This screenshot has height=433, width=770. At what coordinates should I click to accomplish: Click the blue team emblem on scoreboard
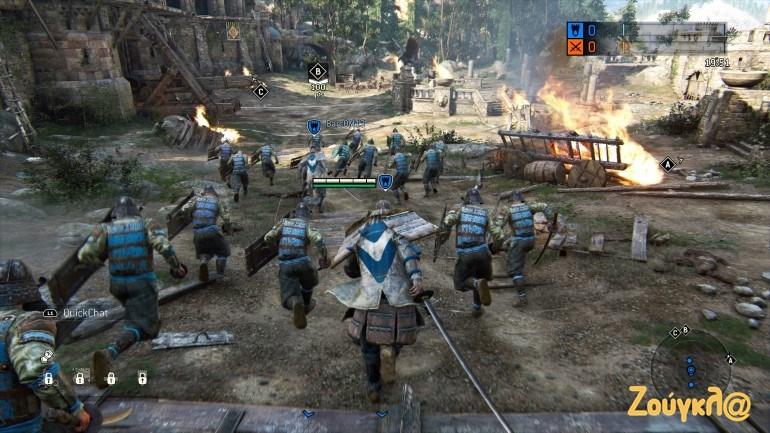pos(576,30)
